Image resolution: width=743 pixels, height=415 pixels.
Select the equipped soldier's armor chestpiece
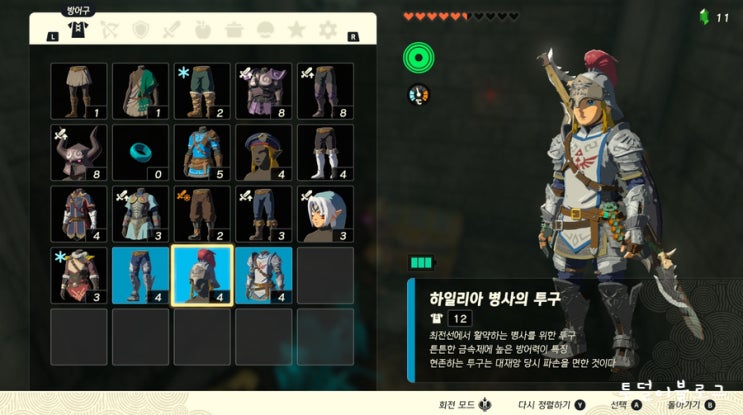[263, 275]
